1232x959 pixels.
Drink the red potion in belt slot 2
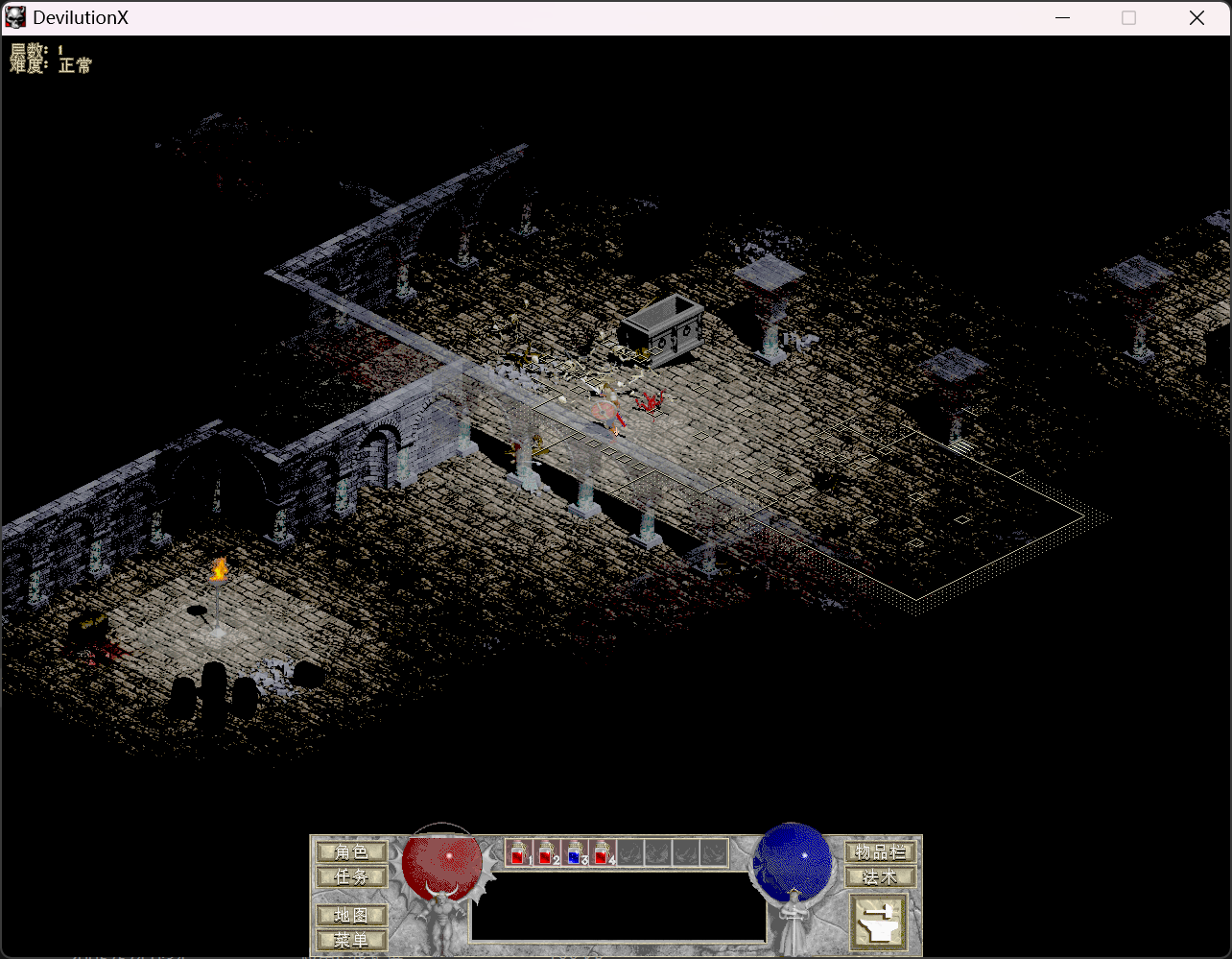[546, 852]
